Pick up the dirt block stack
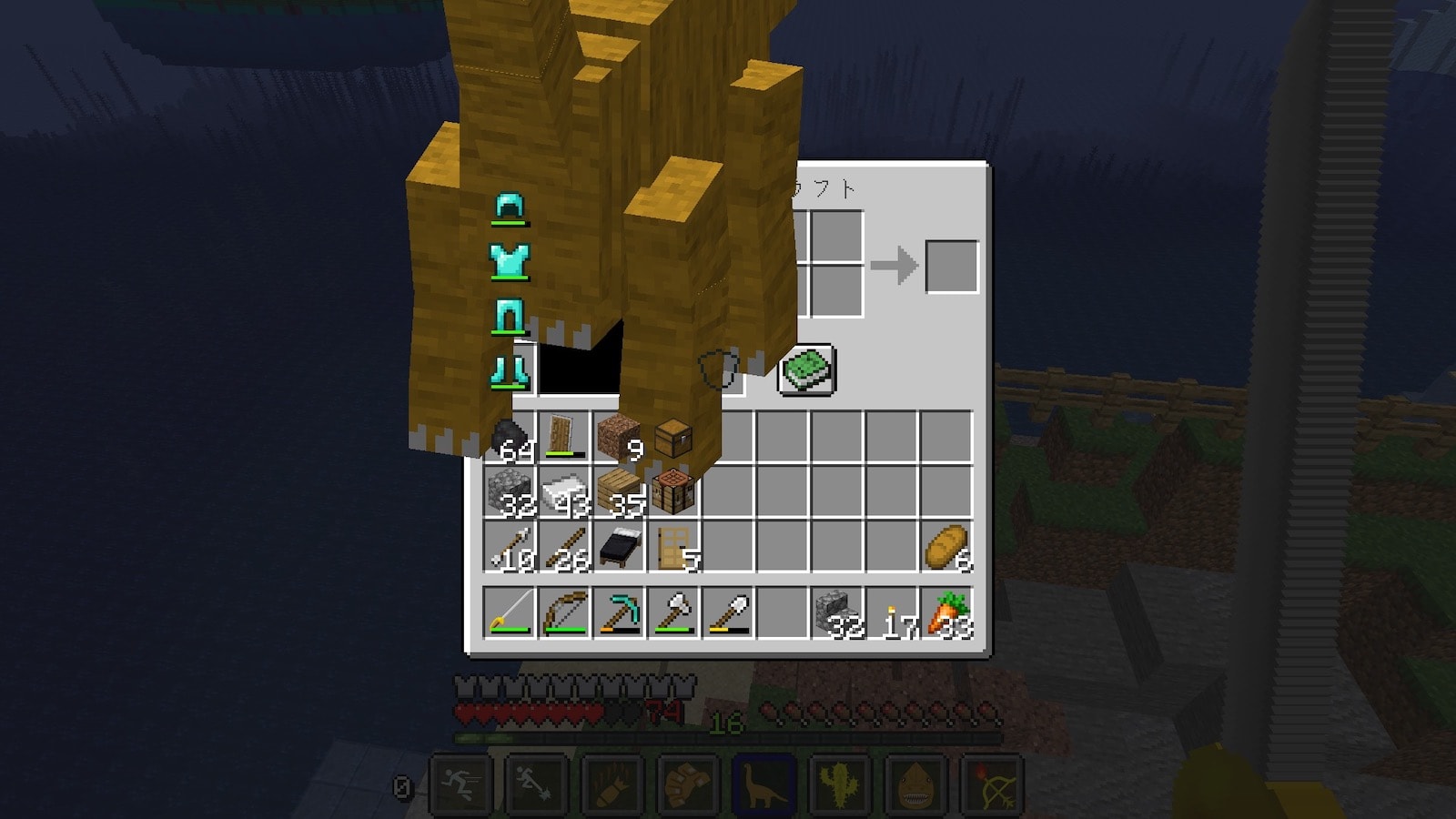Screen dimensions: 1456x819 [x=619, y=439]
